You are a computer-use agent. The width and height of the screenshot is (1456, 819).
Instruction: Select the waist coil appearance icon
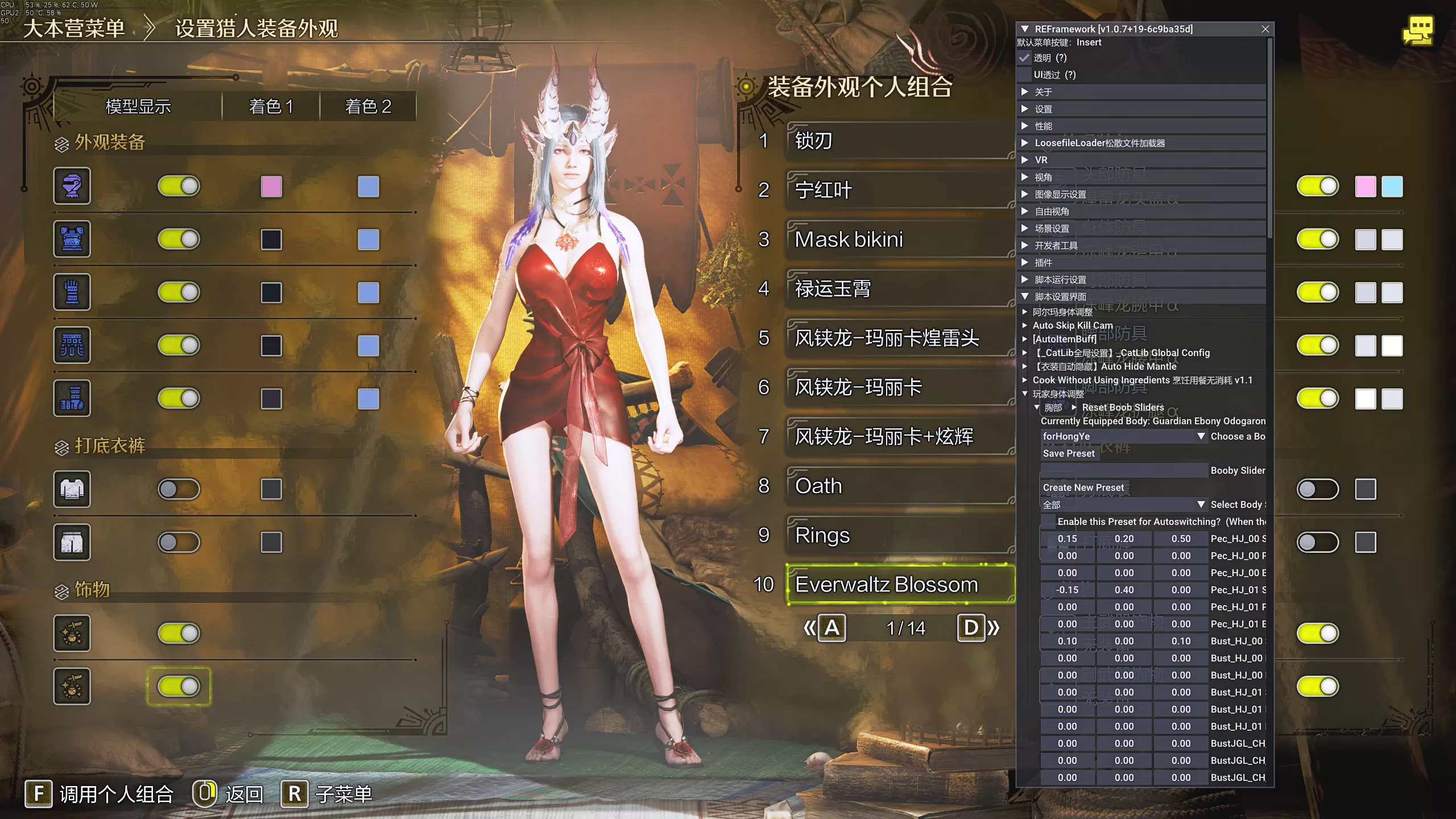pyautogui.click(x=72, y=345)
